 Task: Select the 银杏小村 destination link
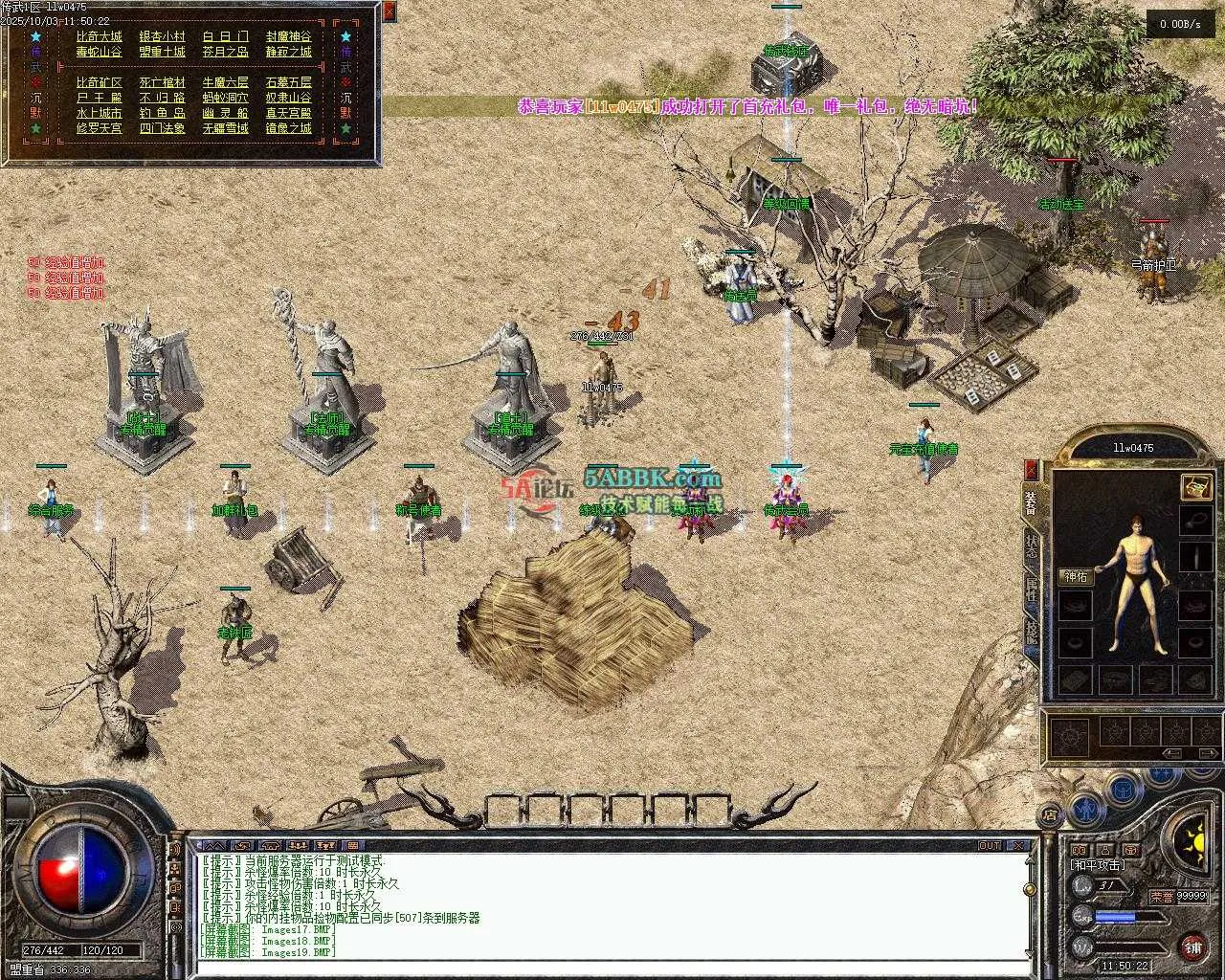(163, 36)
